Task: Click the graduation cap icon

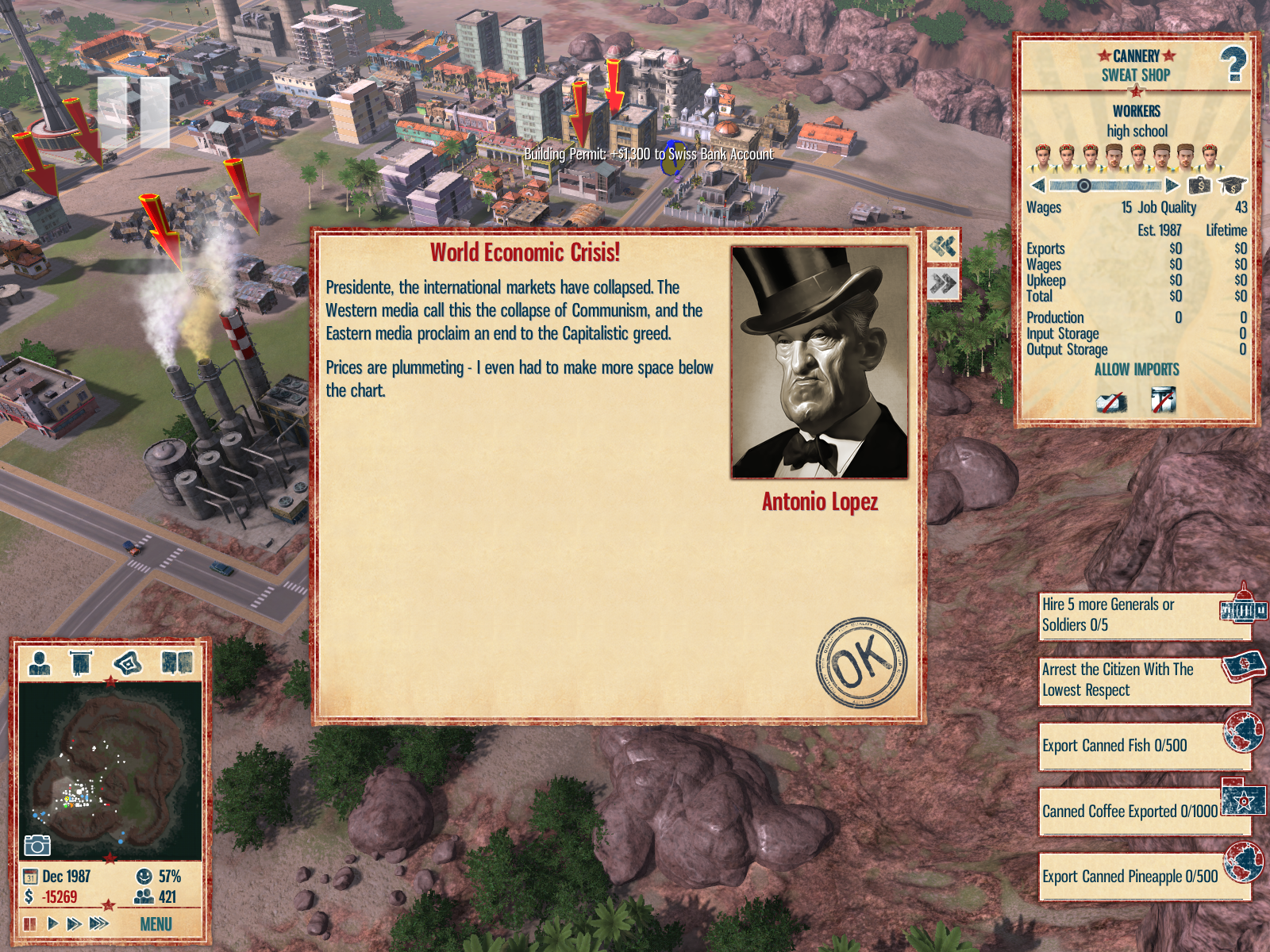Action: 1232,186
